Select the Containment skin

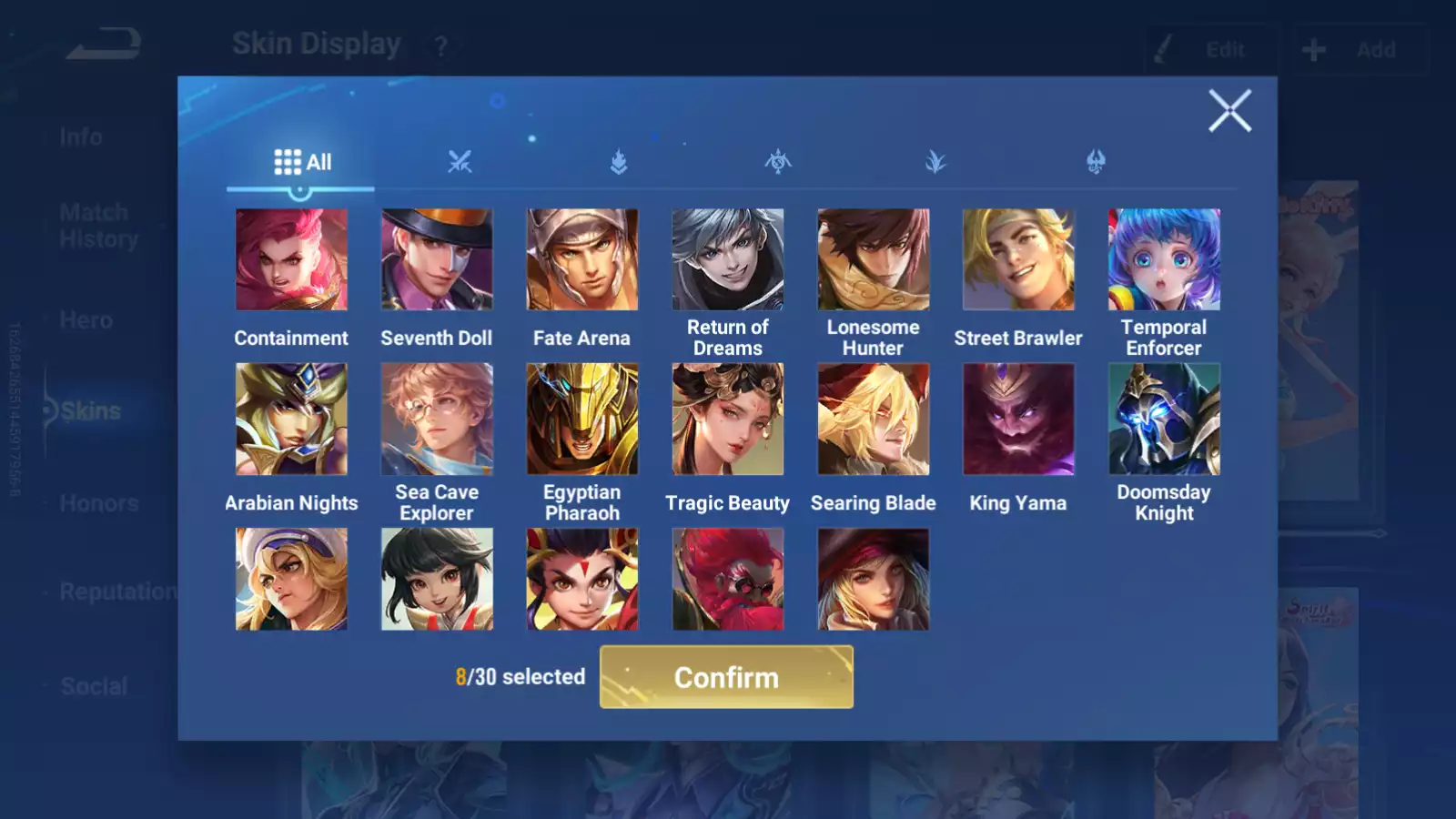click(x=291, y=260)
